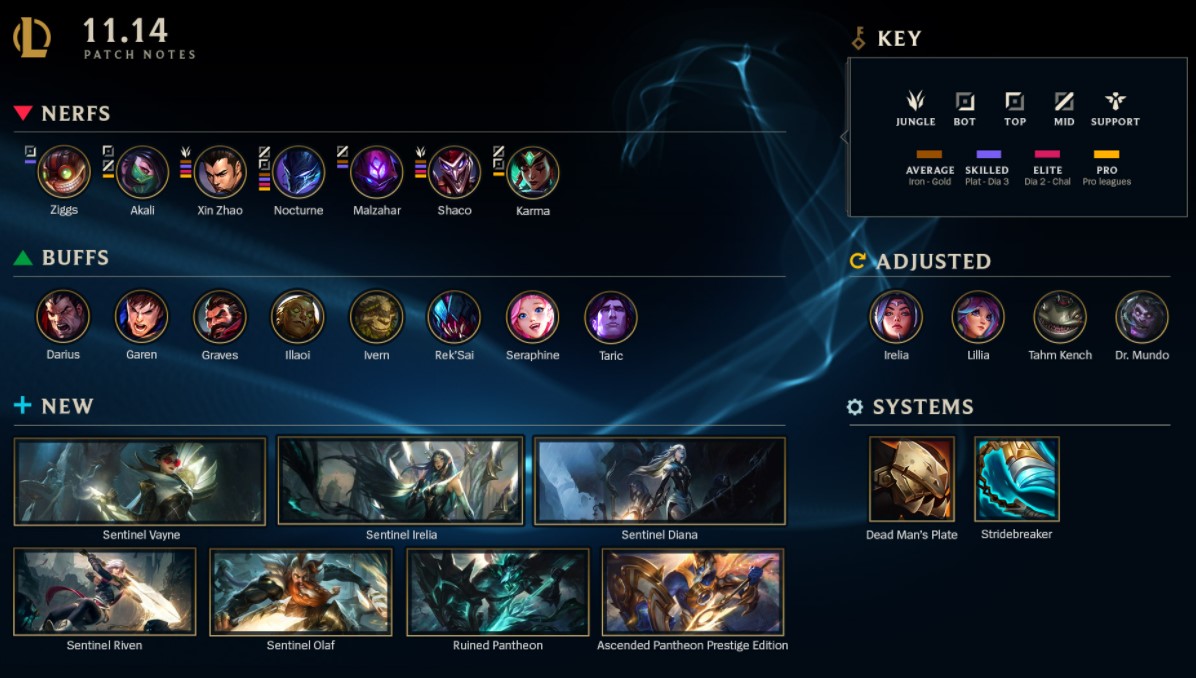The height and width of the screenshot is (678, 1196).
Task: Select the Ziggs champion portrait
Action: (x=64, y=172)
